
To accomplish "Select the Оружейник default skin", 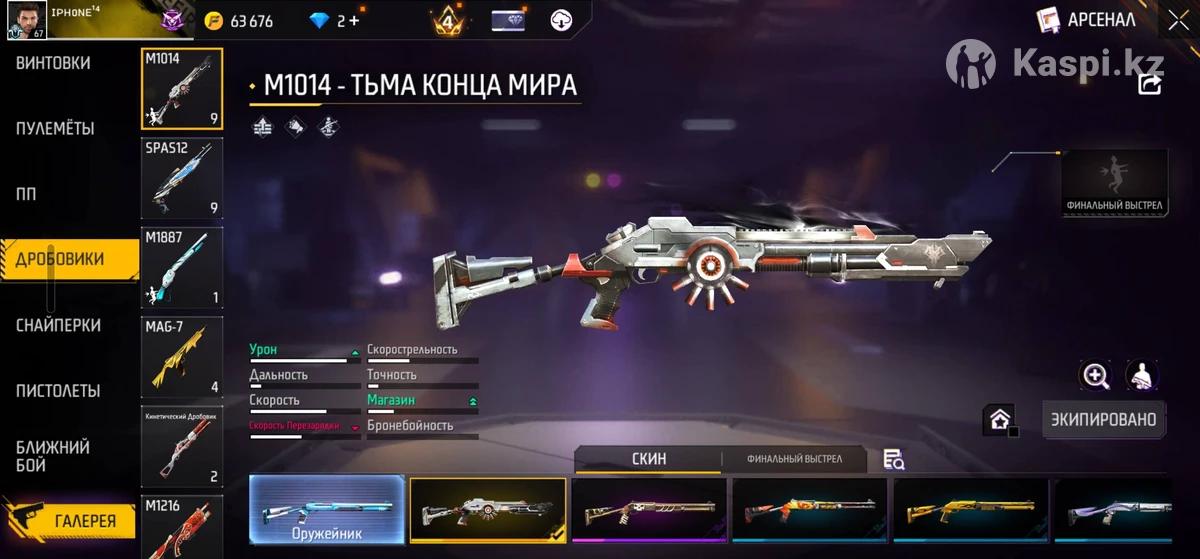I will [x=327, y=510].
